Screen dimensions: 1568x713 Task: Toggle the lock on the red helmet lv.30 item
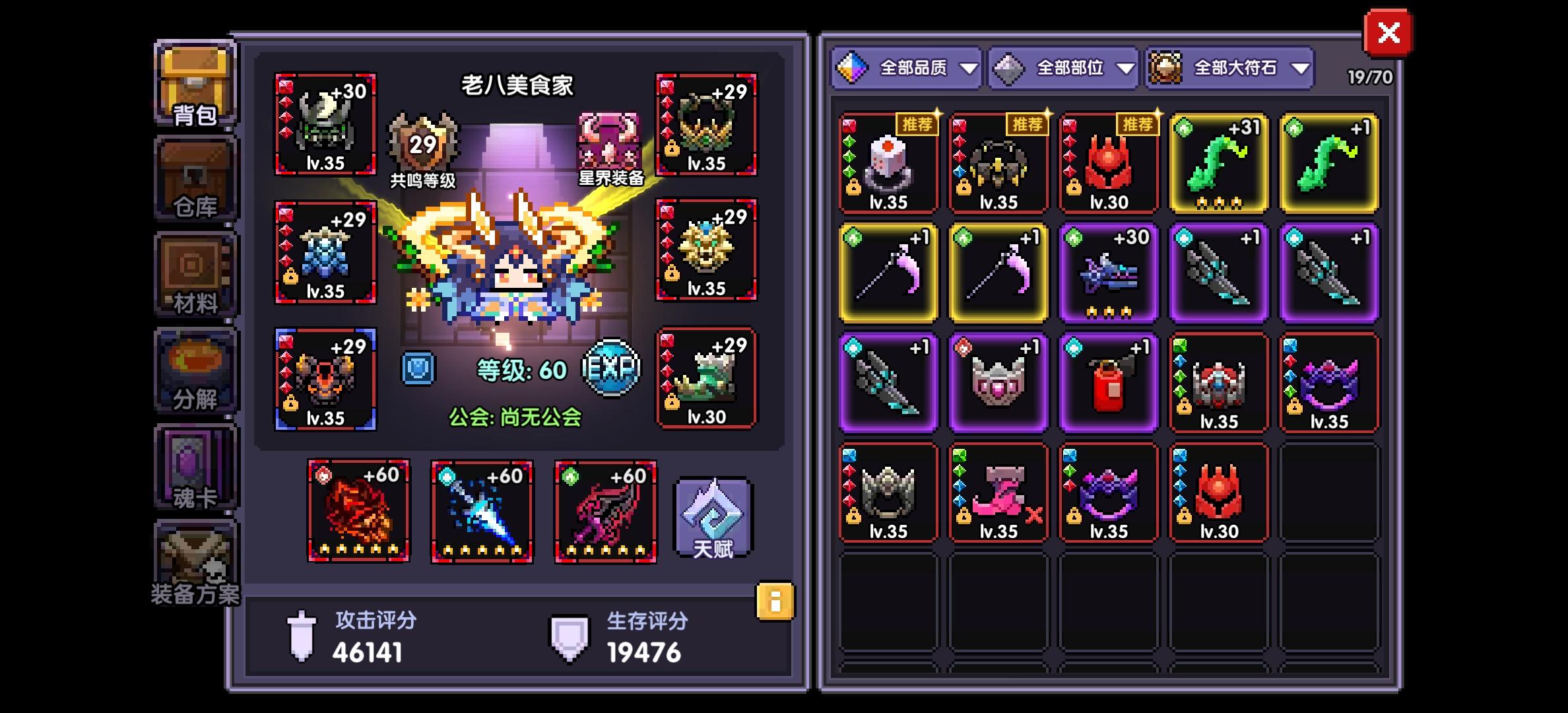point(1074,186)
